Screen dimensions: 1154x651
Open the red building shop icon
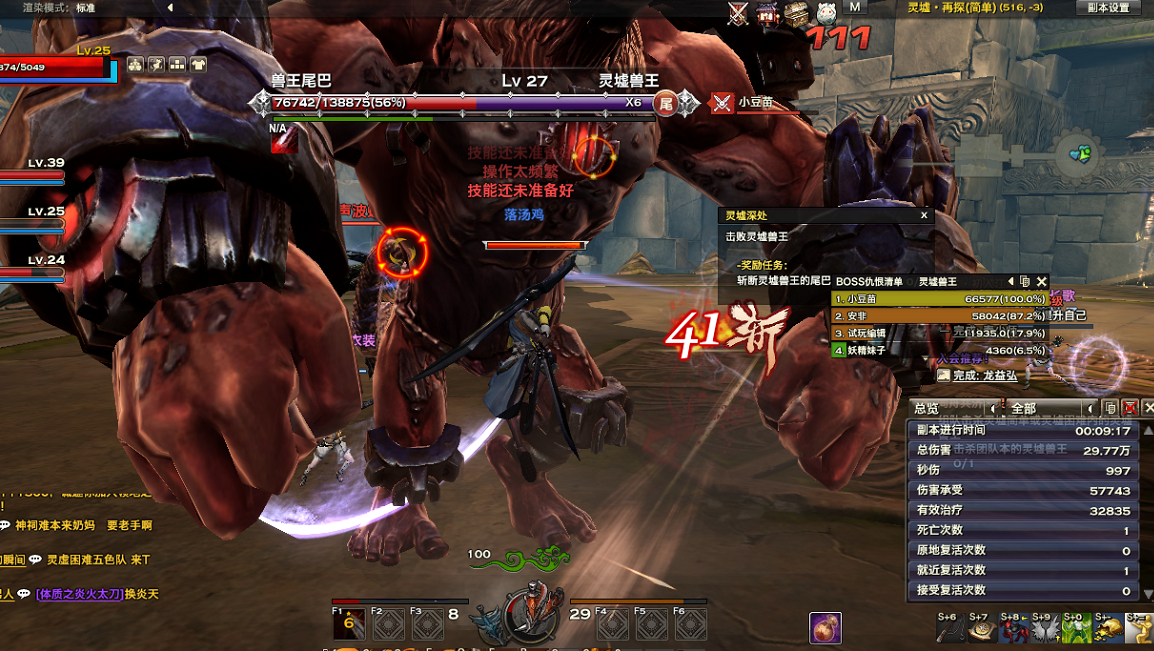(x=767, y=13)
